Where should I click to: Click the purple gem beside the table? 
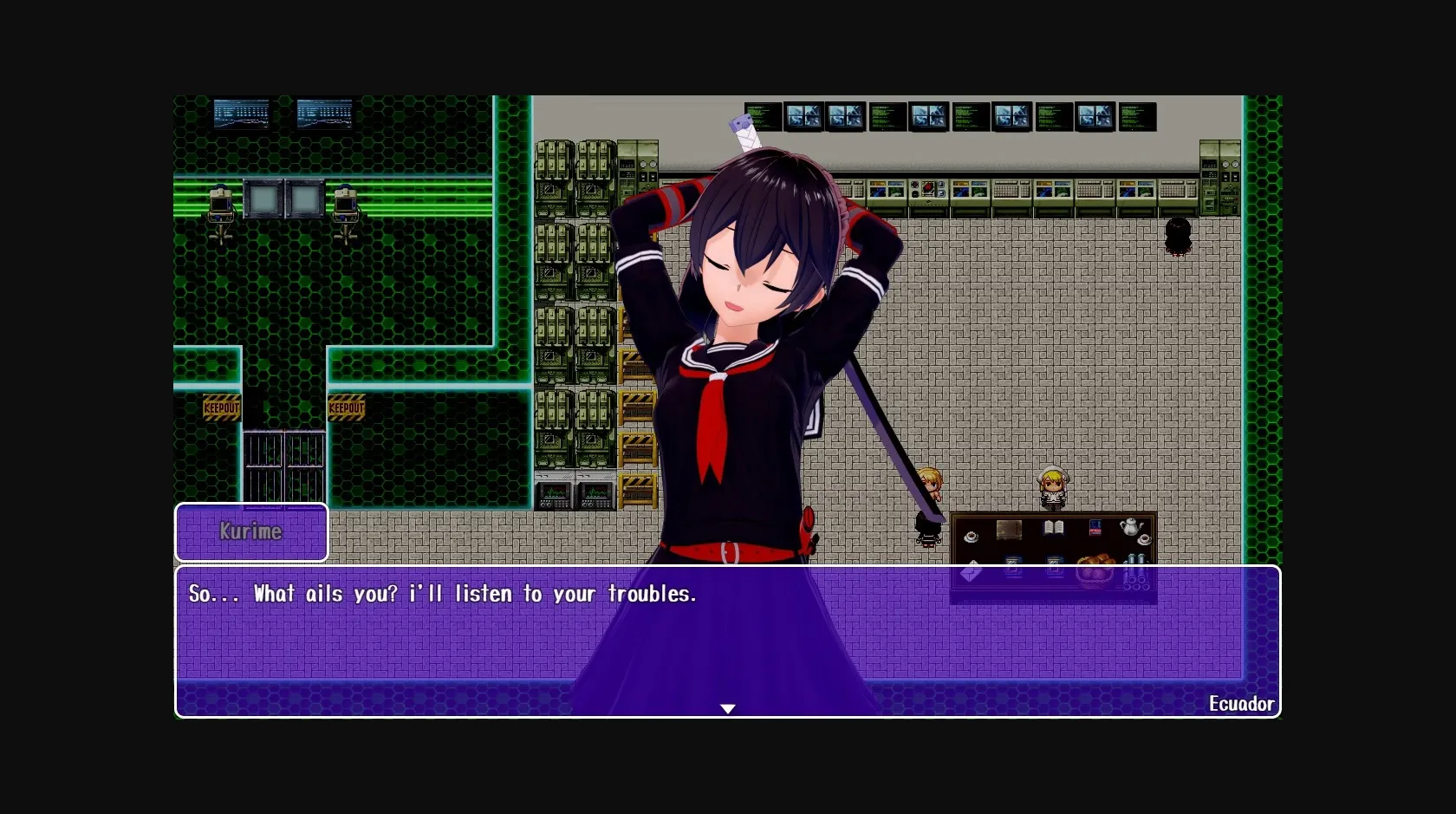tap(972, 572)
